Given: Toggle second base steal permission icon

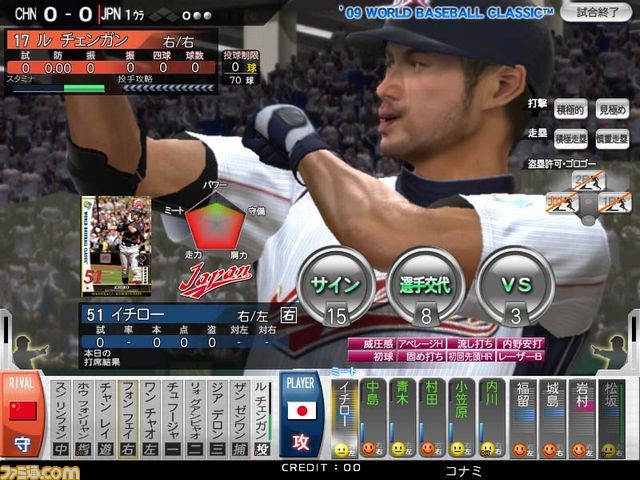Looking at the screenshot, I should (x=588, y=180).
